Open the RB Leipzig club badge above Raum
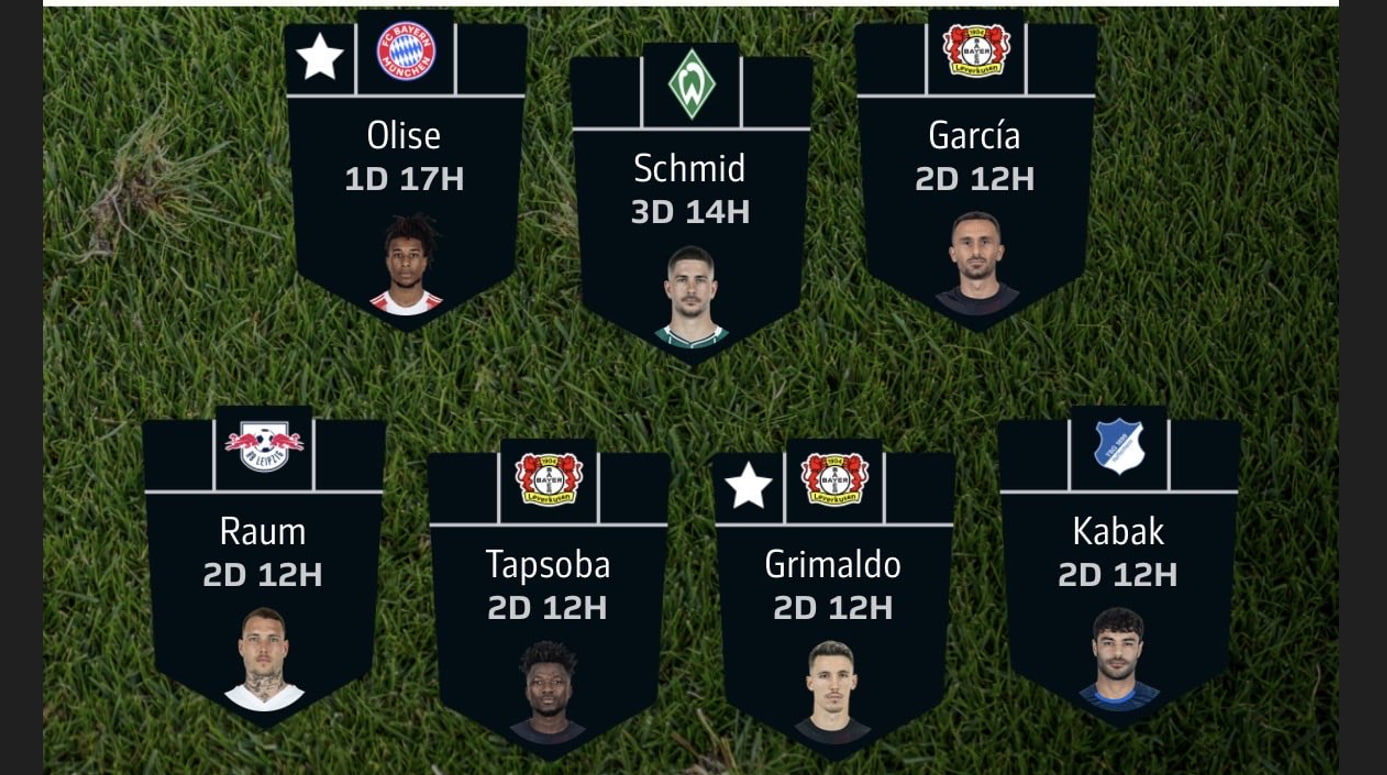The width and height of the screenshot is (1387, 775). [x=263, y=441]
